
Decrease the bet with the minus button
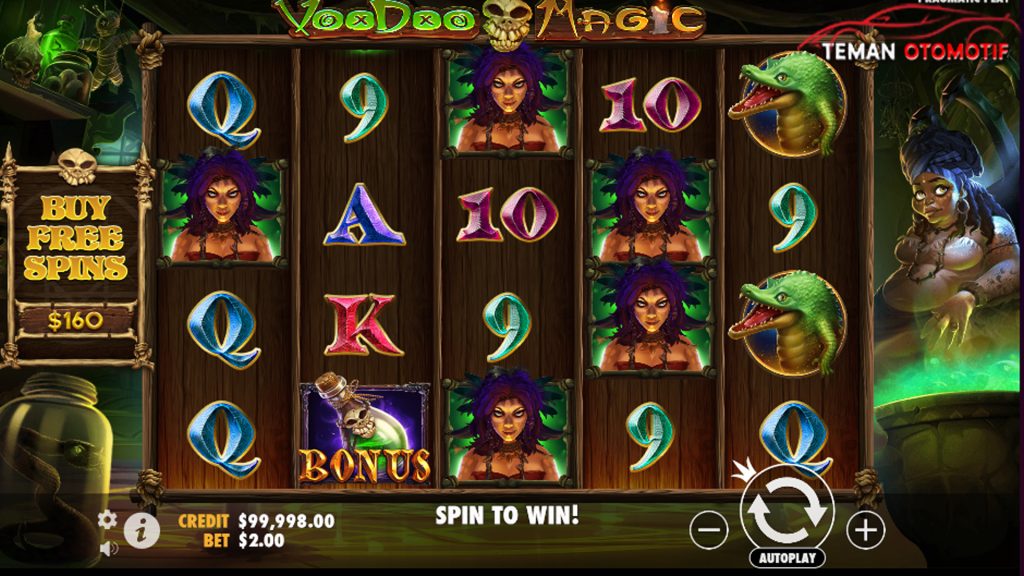coord(708,530)
